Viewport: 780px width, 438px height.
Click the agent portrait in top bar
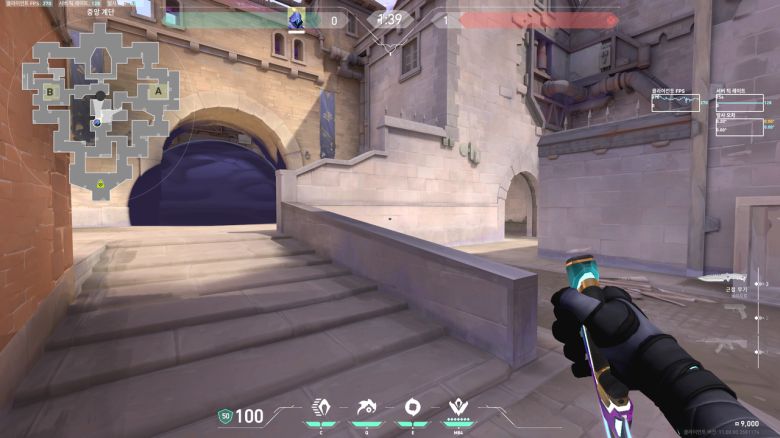(x=297, y=19)
